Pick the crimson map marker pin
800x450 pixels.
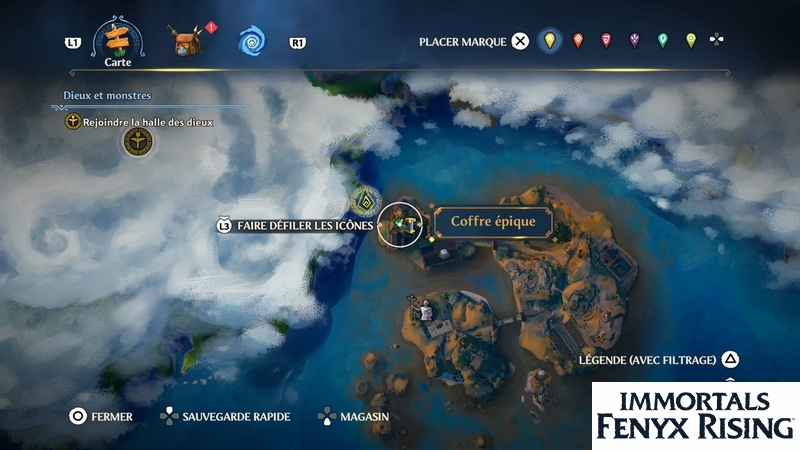pyautogui.click(x=606, y=41)
